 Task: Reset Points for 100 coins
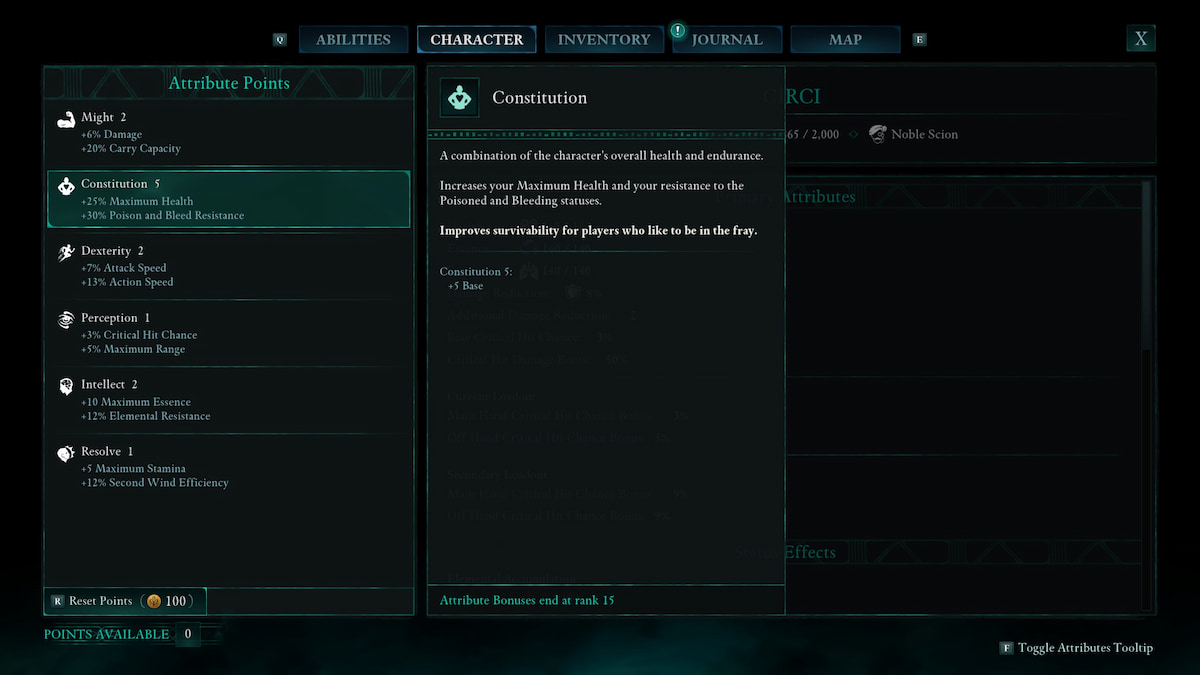pos(125,601)
